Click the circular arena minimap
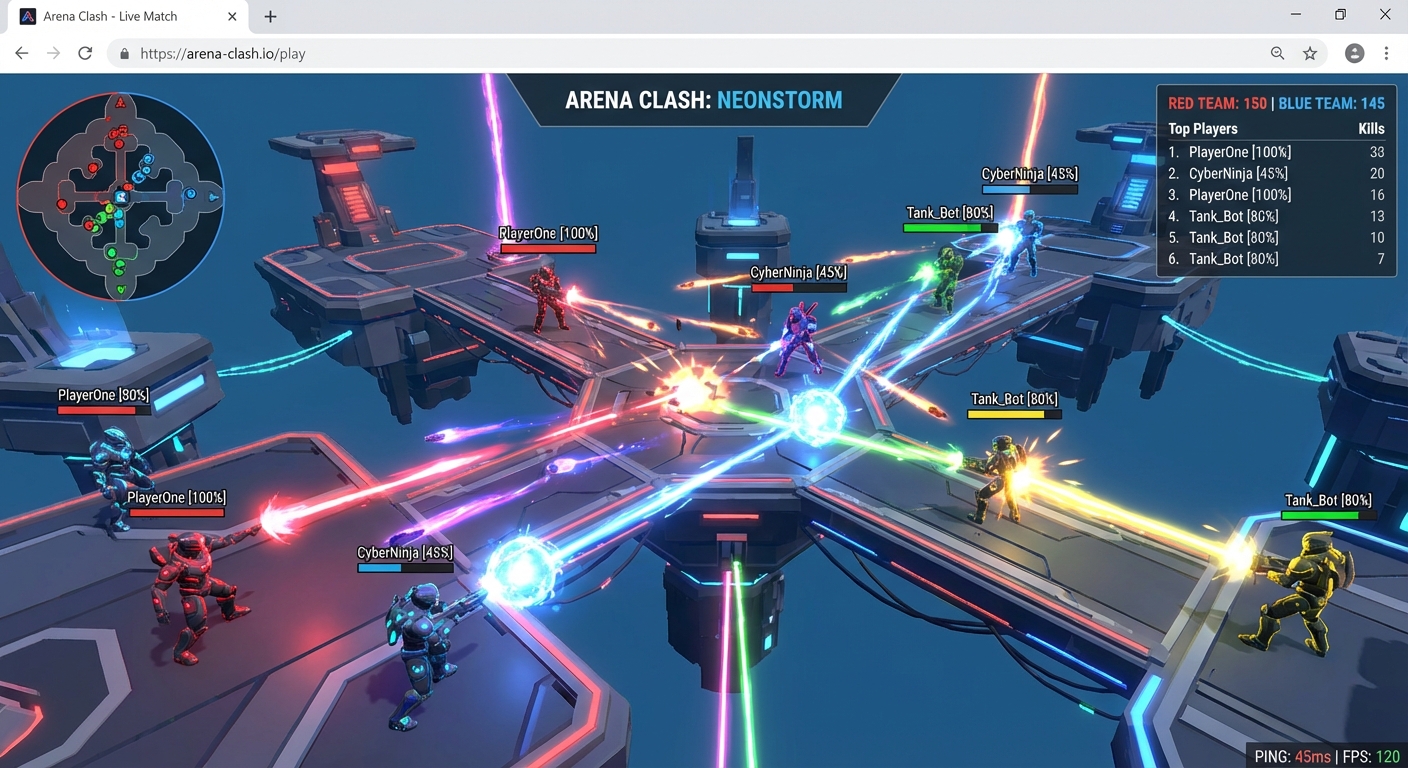1408x768 pixels. click(120, 196)
